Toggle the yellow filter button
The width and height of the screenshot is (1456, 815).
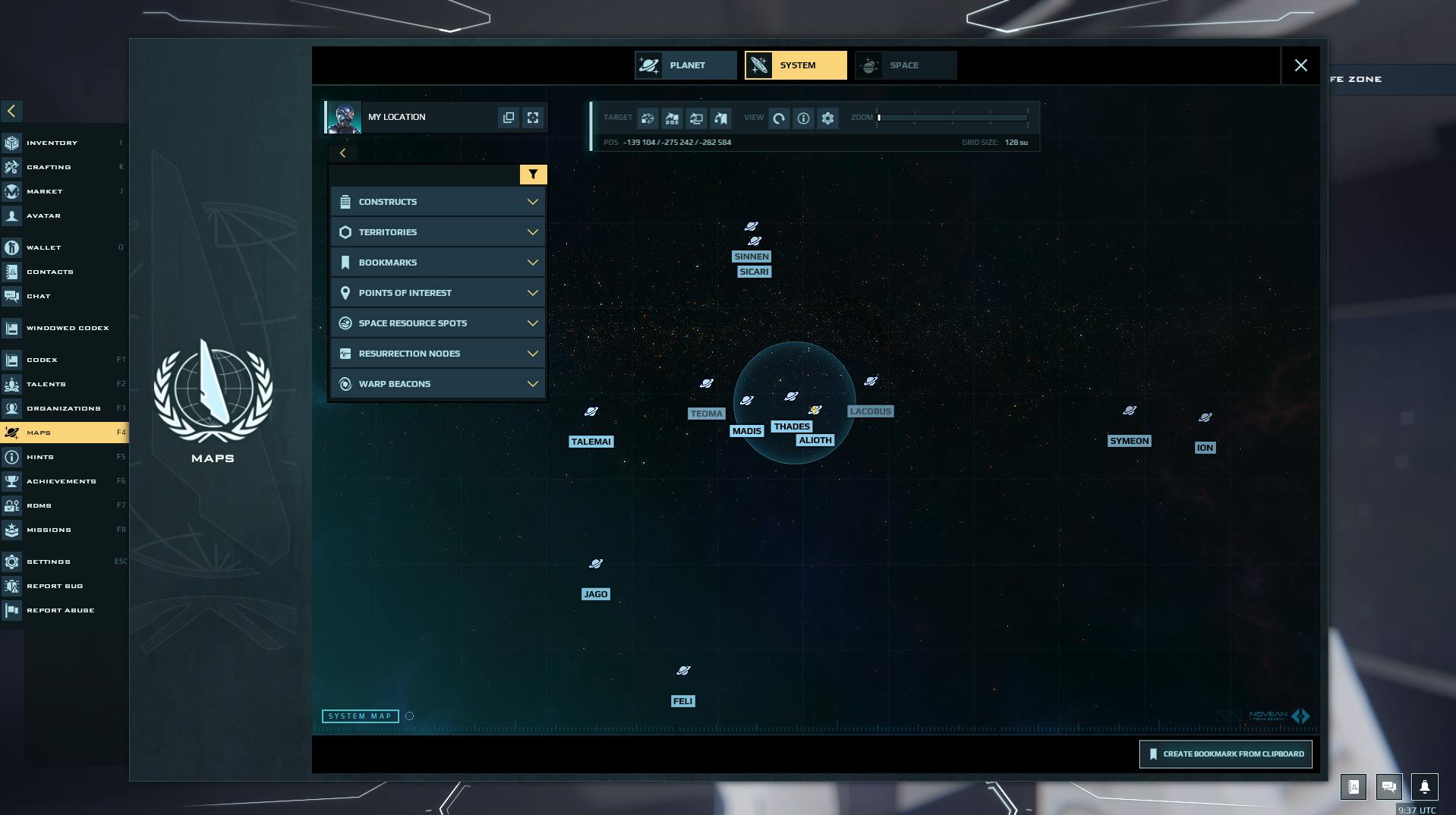point(533,174)
